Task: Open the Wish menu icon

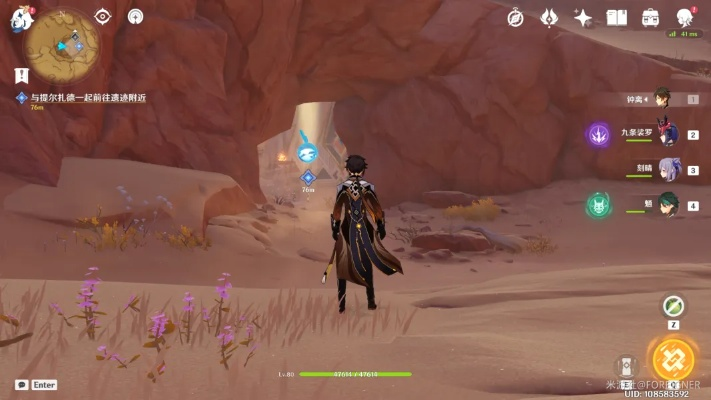Action: pyautogui.click(x=549, y=17)
